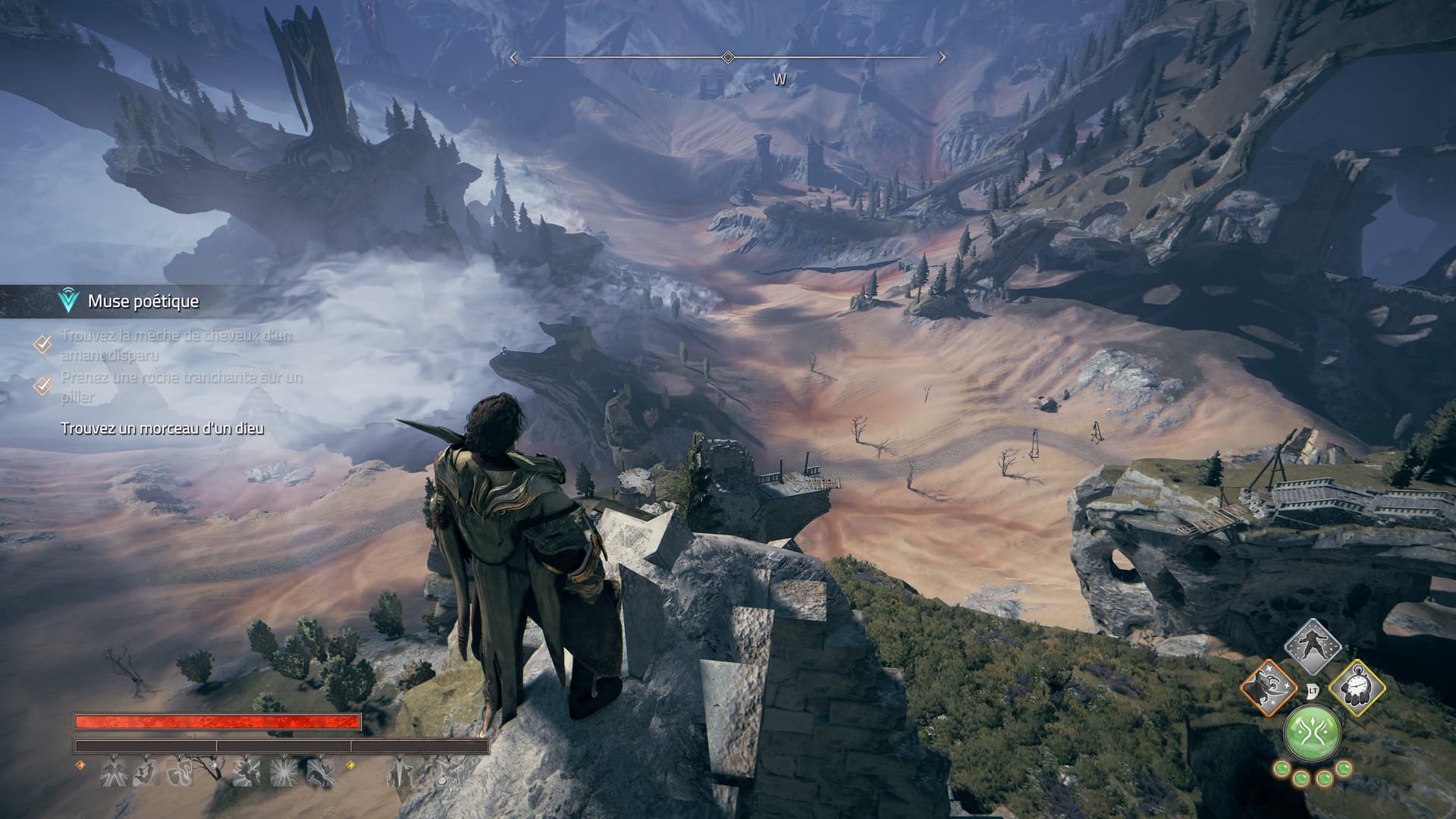Use the pocket watch ability
The image size is (1456, 819).
(1357, 690)
